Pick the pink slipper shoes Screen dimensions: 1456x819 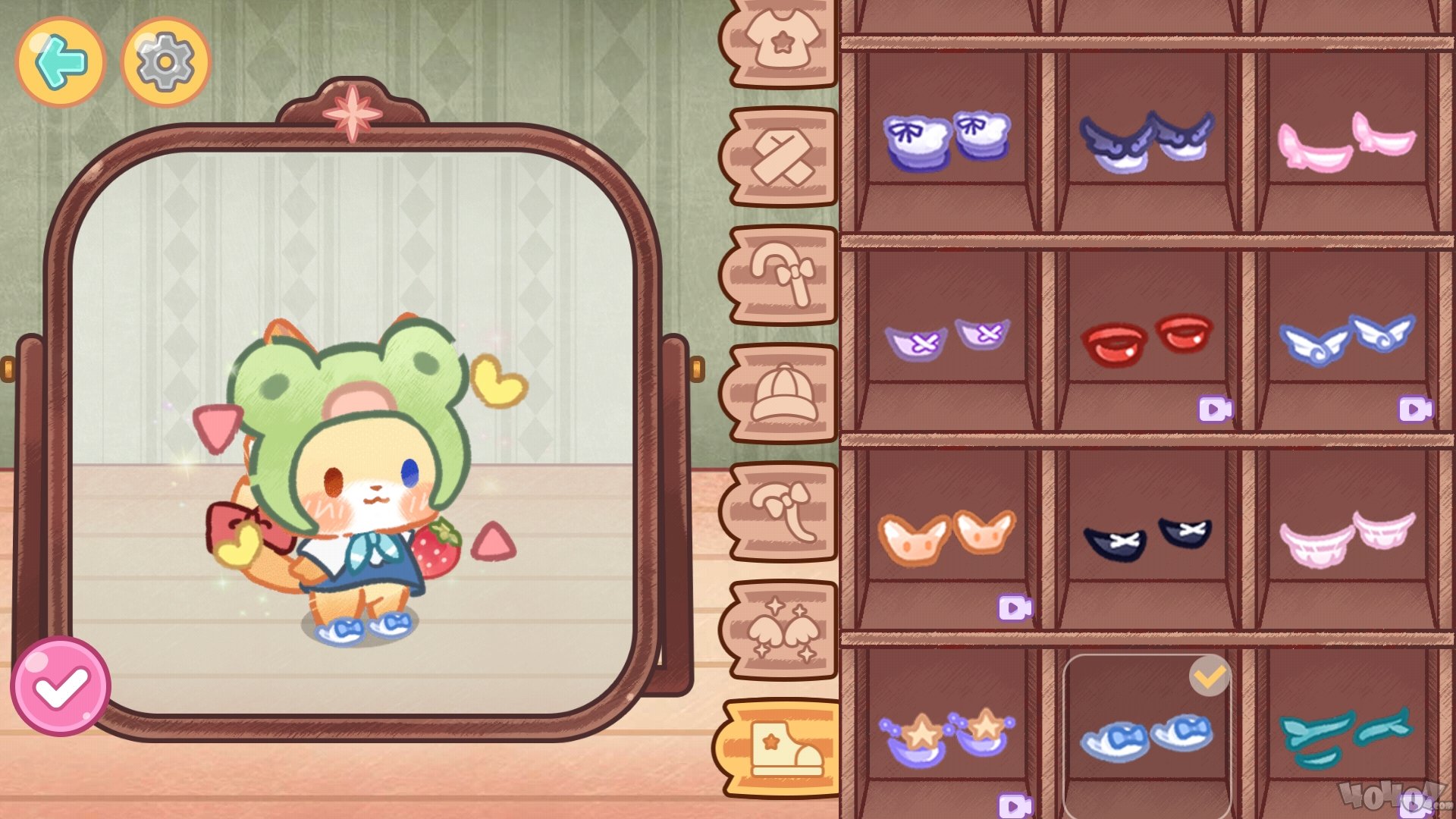tap(1347, 140)
